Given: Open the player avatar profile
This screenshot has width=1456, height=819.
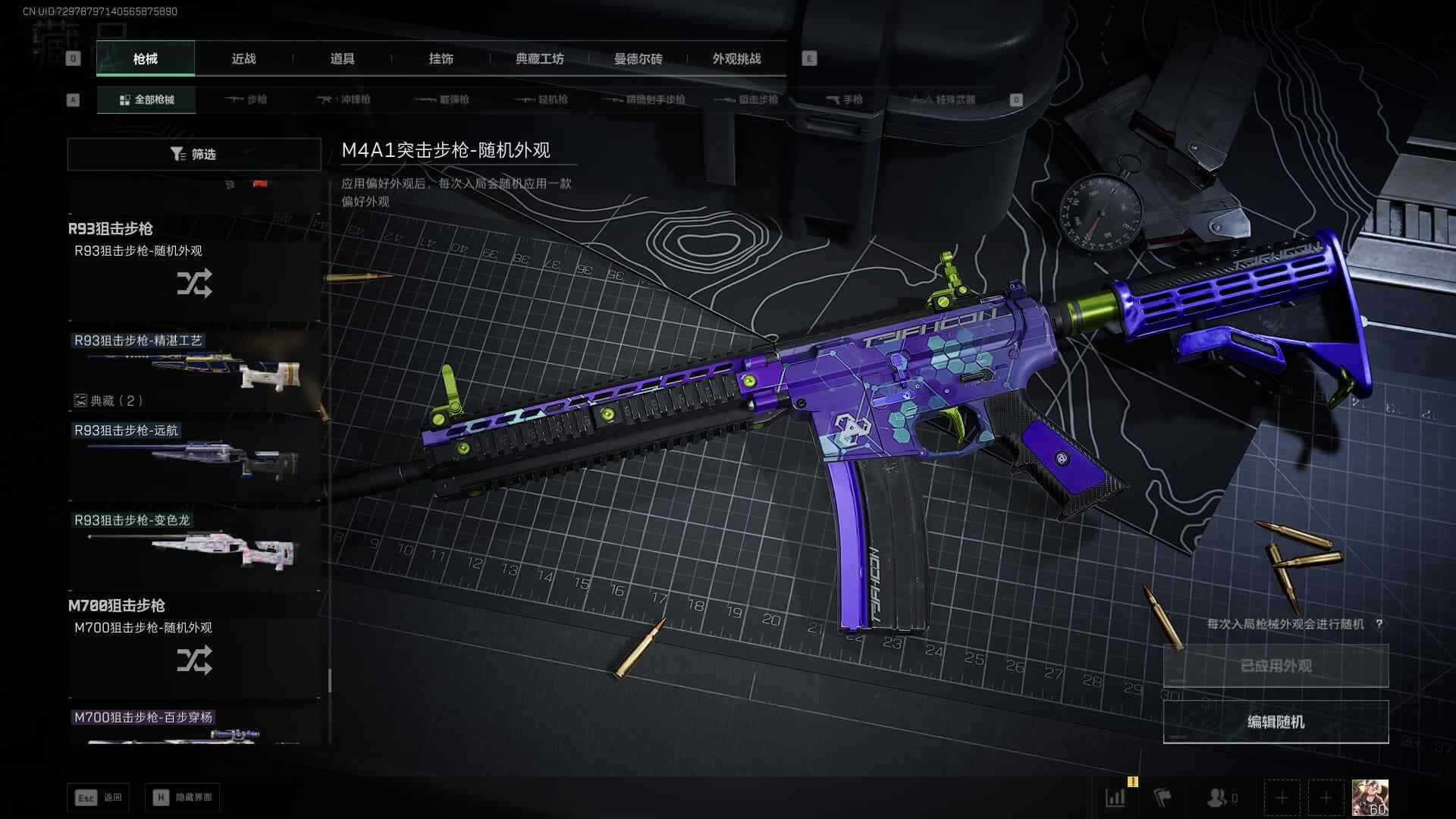Looking at the screenshot, I should point(1370,798).
